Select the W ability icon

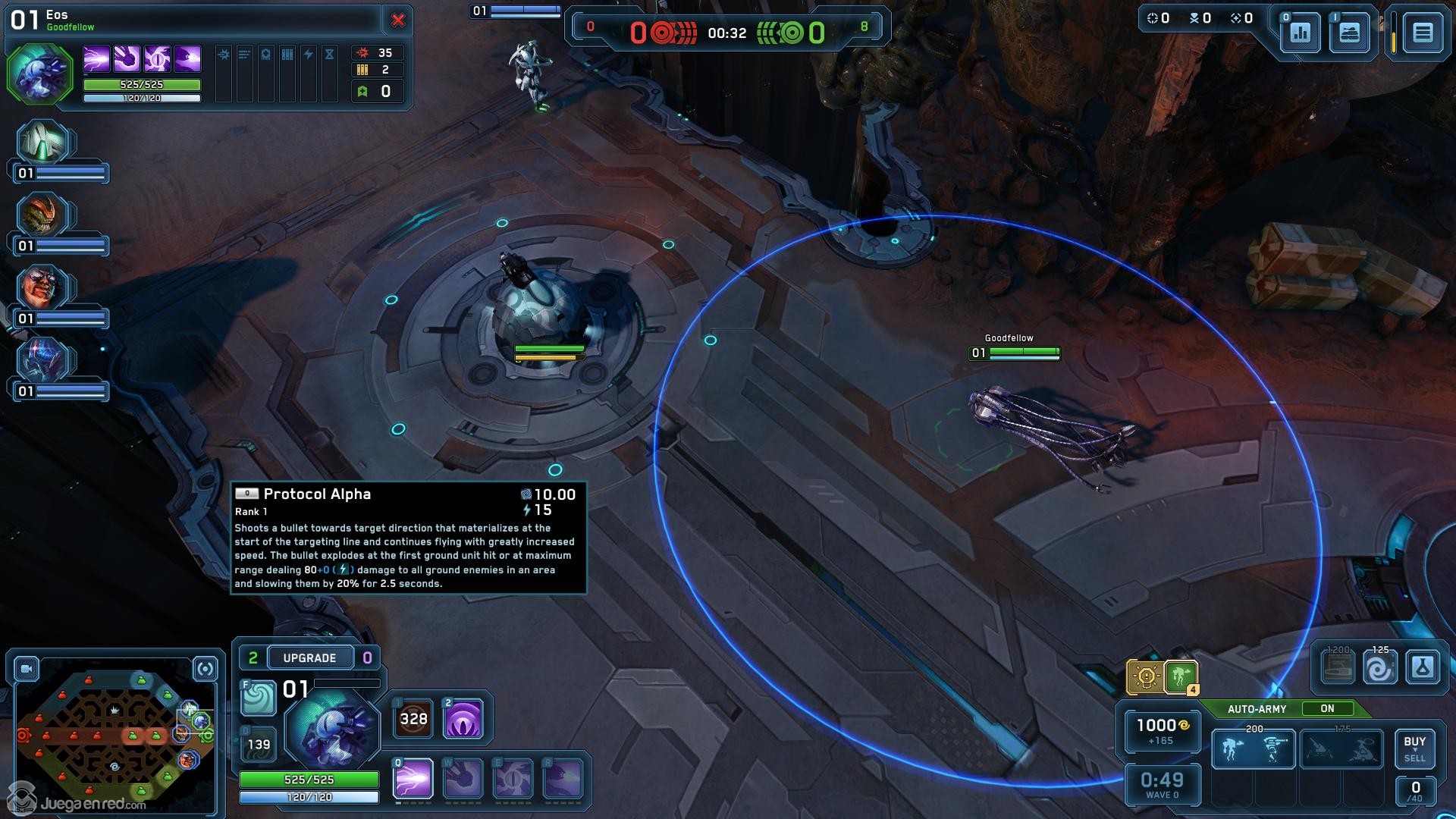click(463, 778)
